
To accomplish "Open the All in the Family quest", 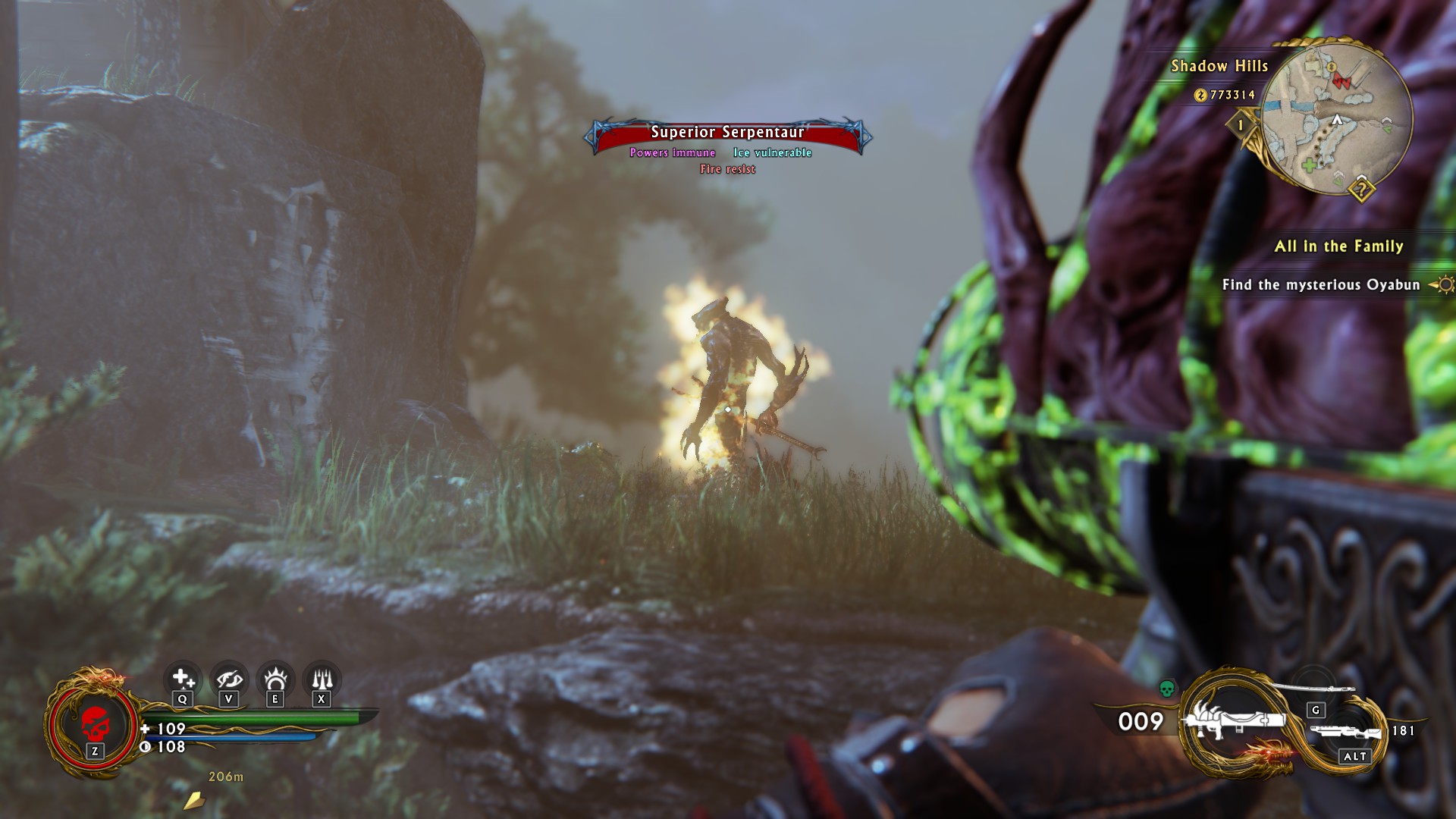I will [1338, 246].
